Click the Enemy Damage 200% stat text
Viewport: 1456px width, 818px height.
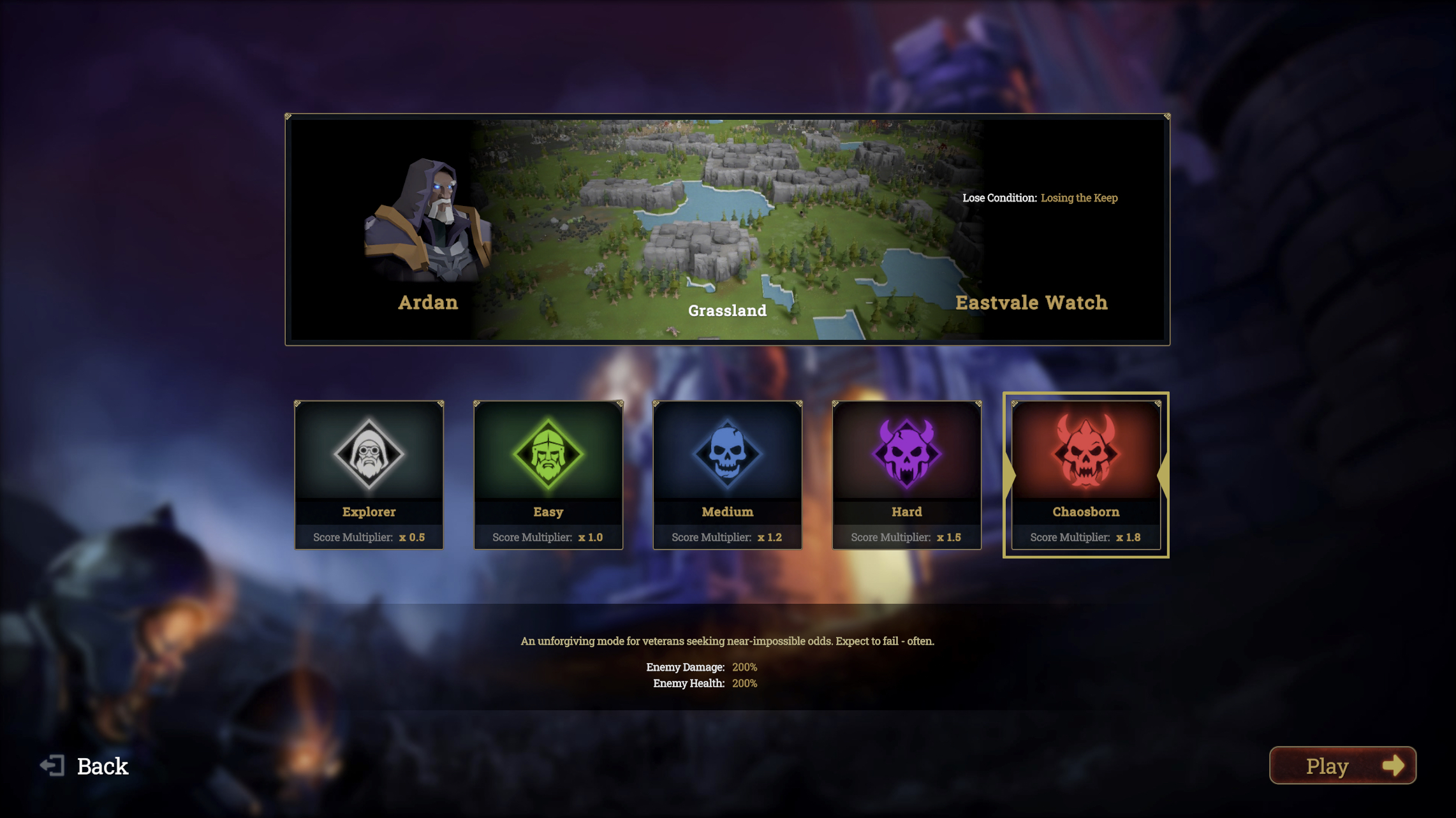[702, 668]
